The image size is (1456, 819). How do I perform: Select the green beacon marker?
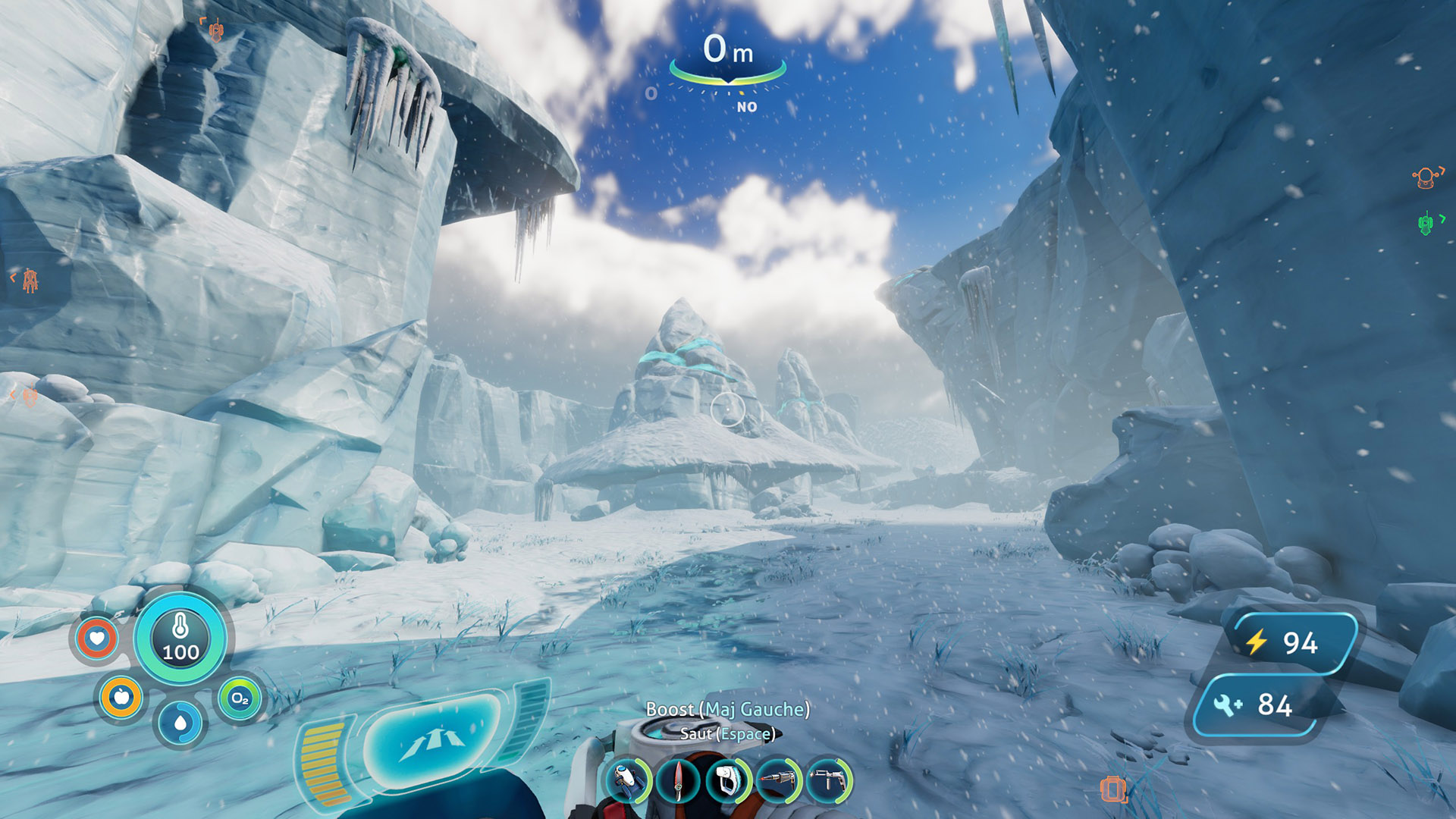1426,224
